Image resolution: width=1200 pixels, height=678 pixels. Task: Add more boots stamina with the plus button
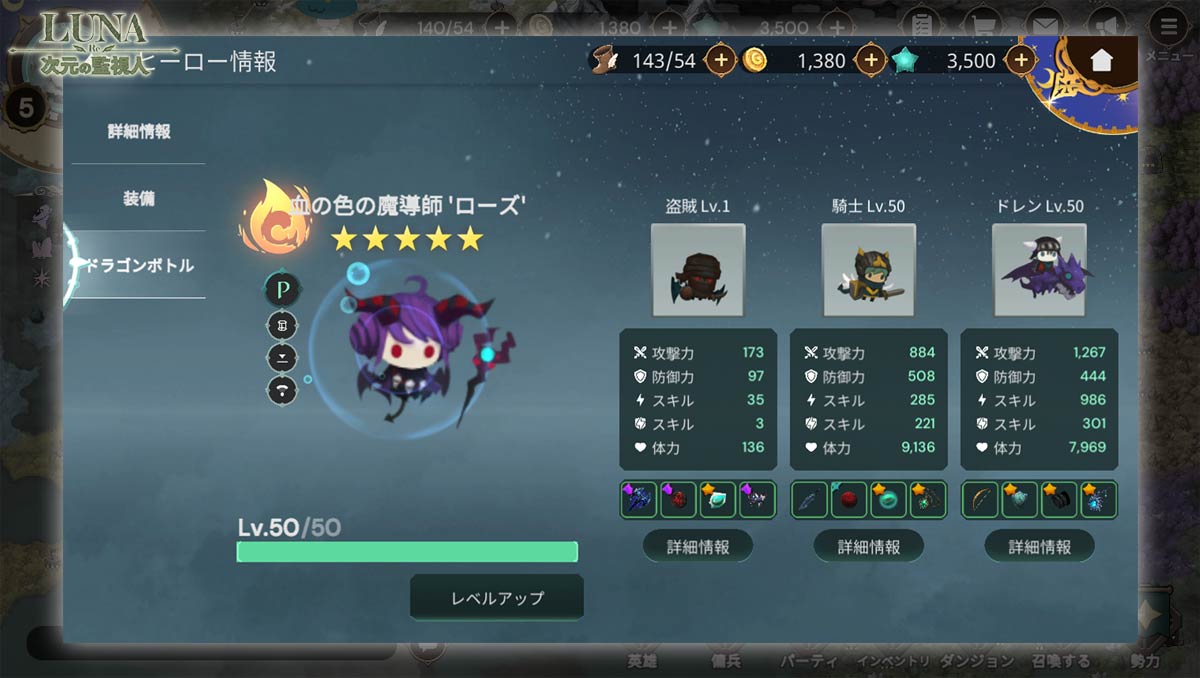pos(721,60)
